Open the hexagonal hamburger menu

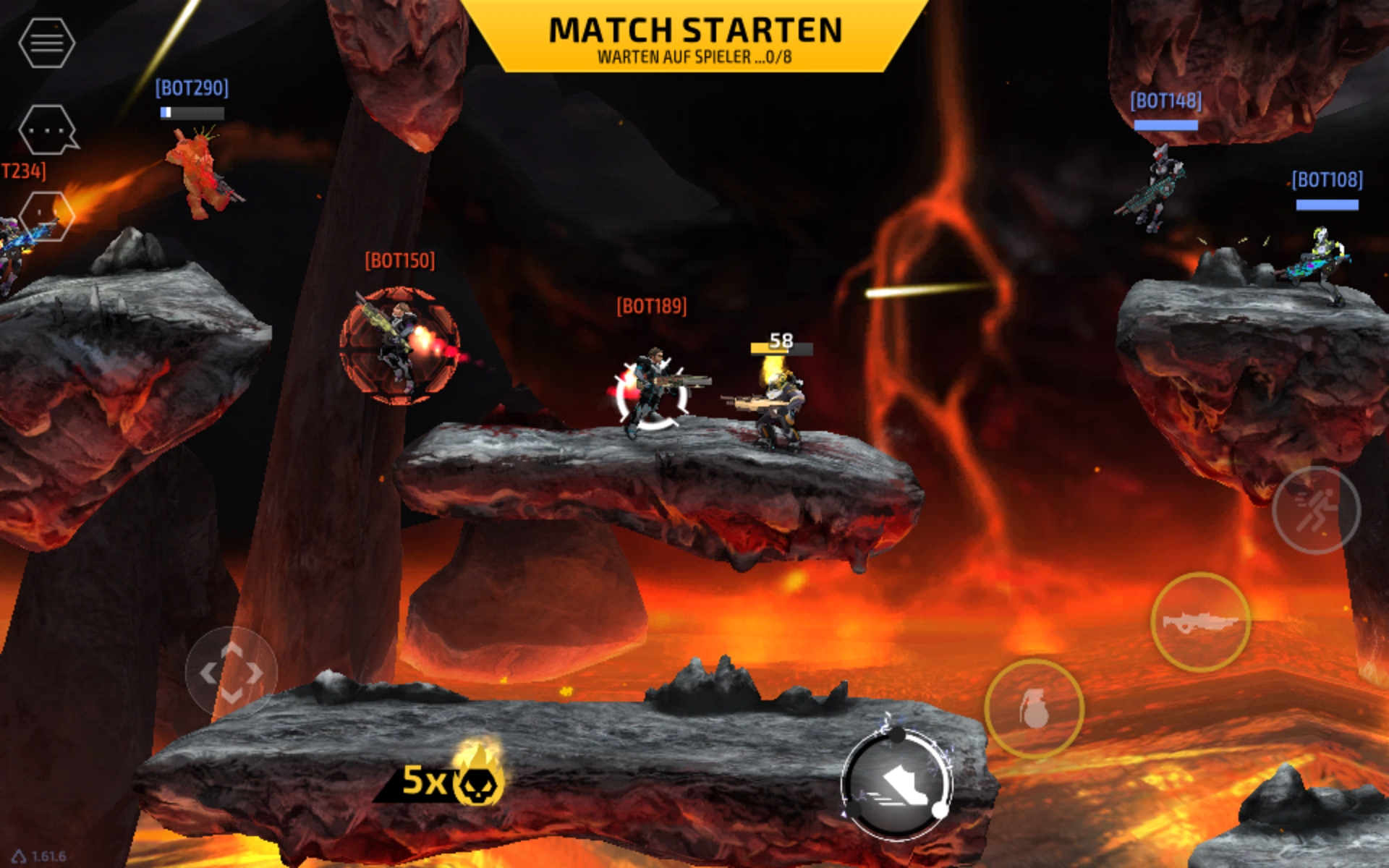(46, 43)
